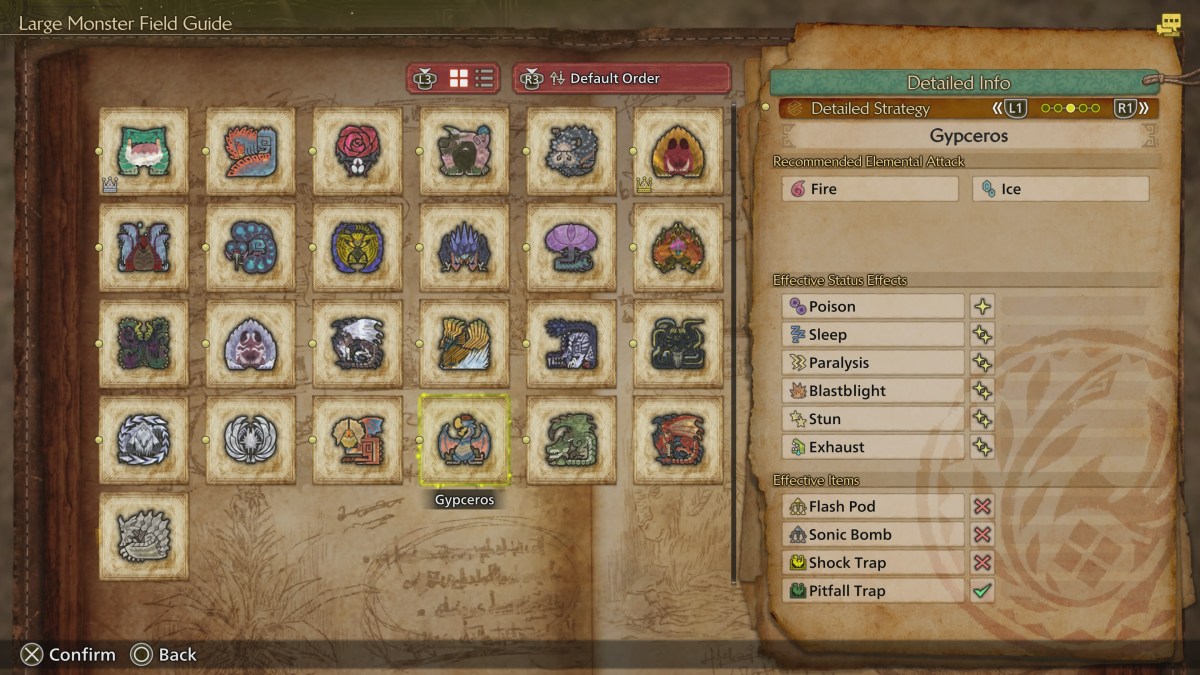Select the black tentacled monster tile
The image size is (1200, 675).
coord(678,343)
